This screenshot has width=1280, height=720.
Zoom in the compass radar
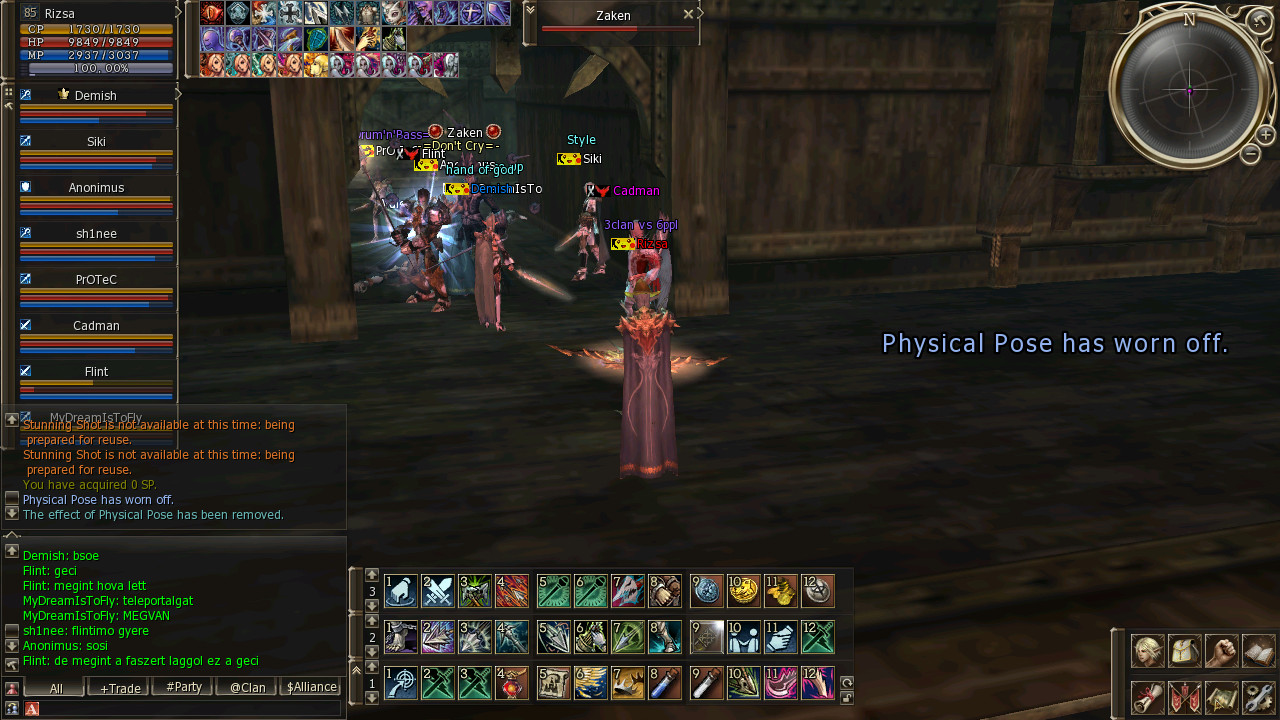click(1265, 135)
